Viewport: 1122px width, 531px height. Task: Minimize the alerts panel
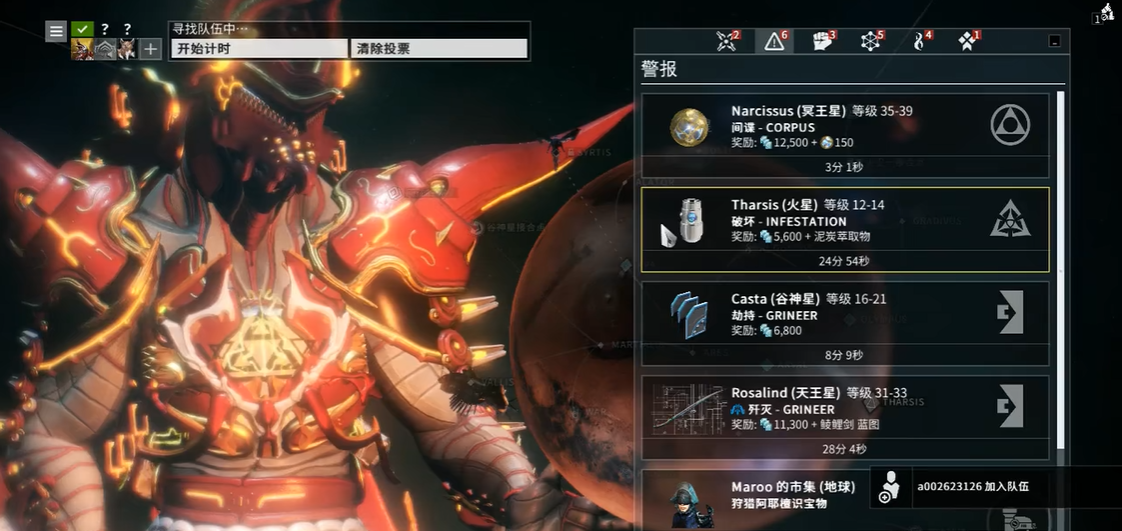[1055, 41]
